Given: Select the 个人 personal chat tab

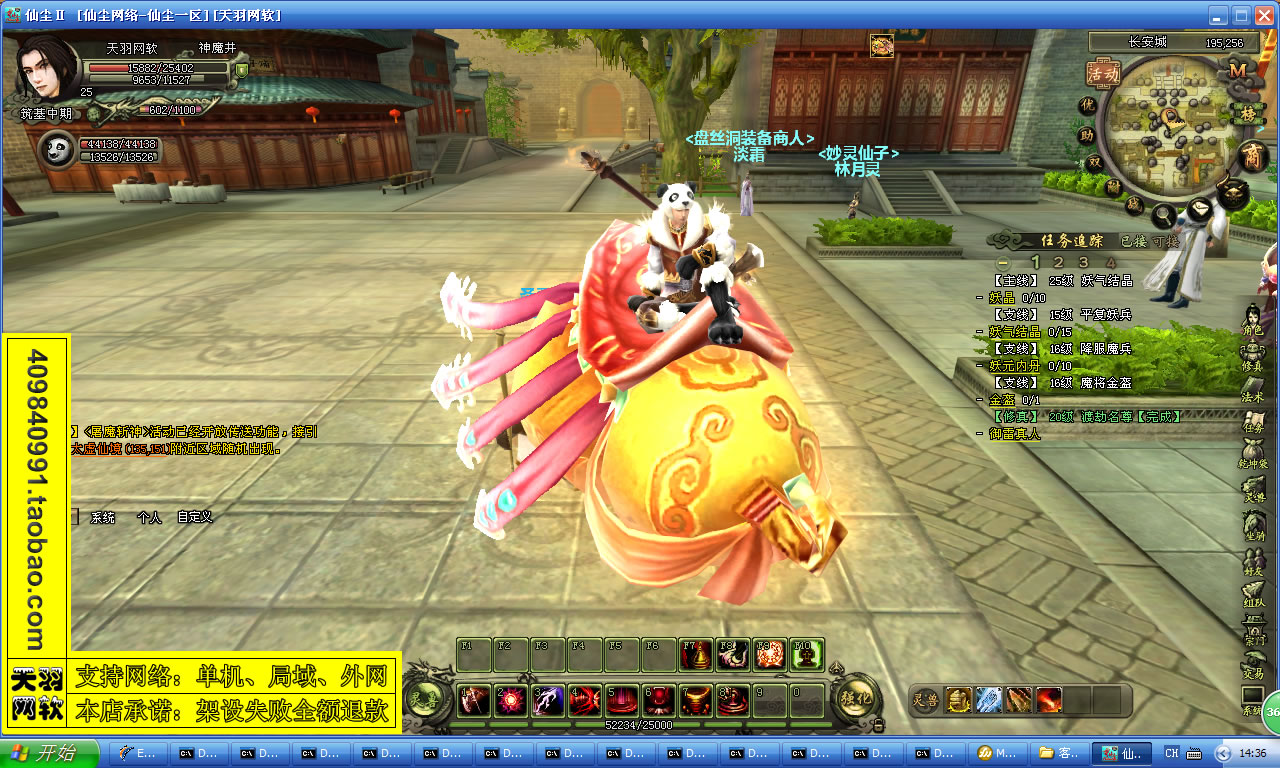Looking at the screenshot, I should click(149, 517).
